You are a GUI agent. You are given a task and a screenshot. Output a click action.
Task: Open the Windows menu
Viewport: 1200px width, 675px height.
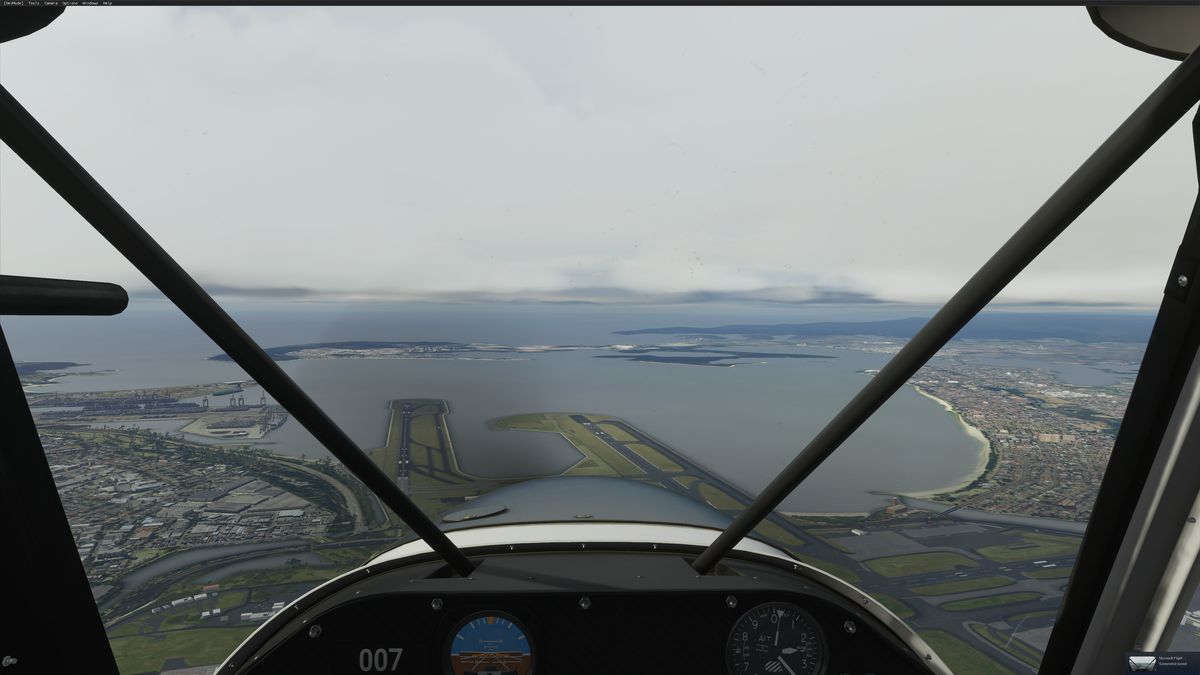click(90, 3)
